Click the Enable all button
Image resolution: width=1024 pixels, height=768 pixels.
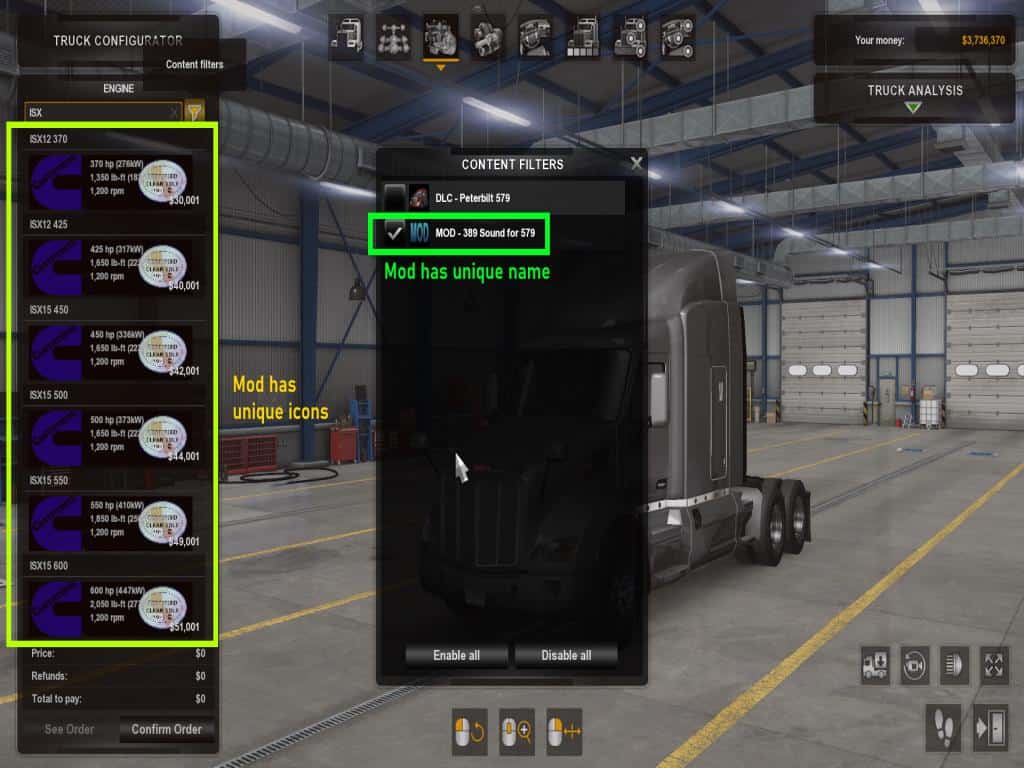click(x=456, y=655)
